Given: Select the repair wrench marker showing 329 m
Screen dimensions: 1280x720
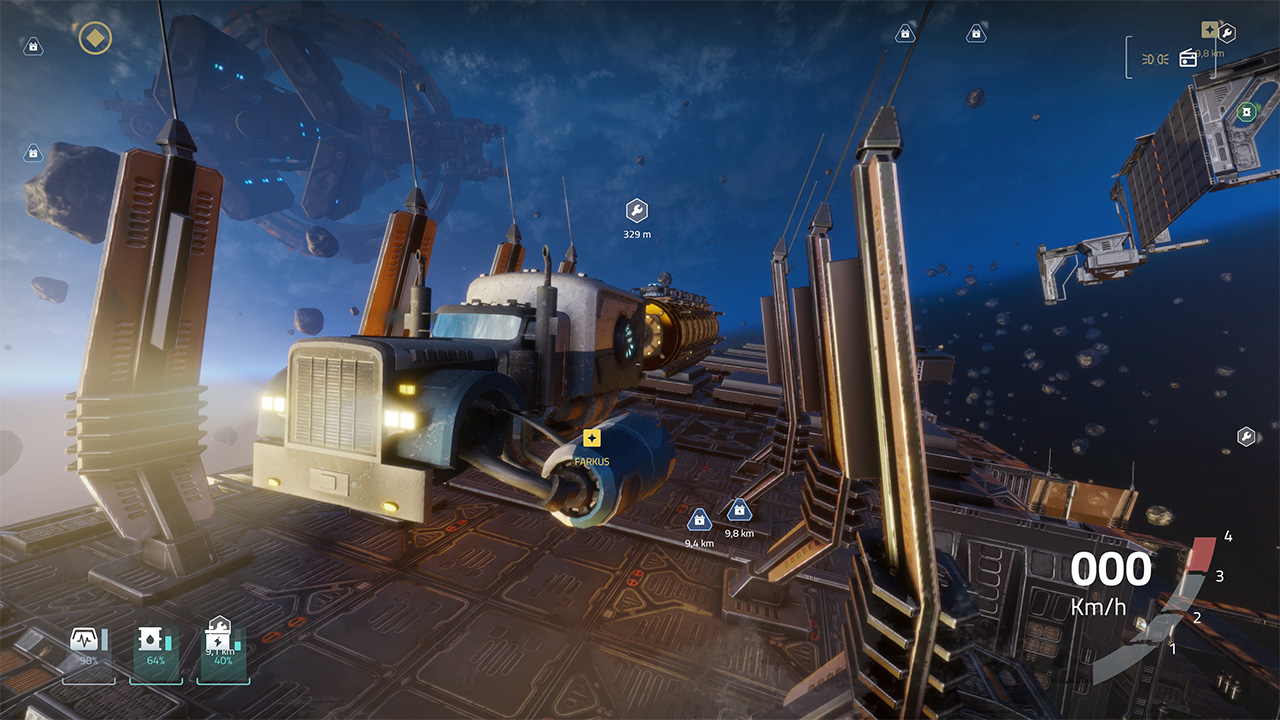Looking at the screenshot, I should (x=636, y=211).
